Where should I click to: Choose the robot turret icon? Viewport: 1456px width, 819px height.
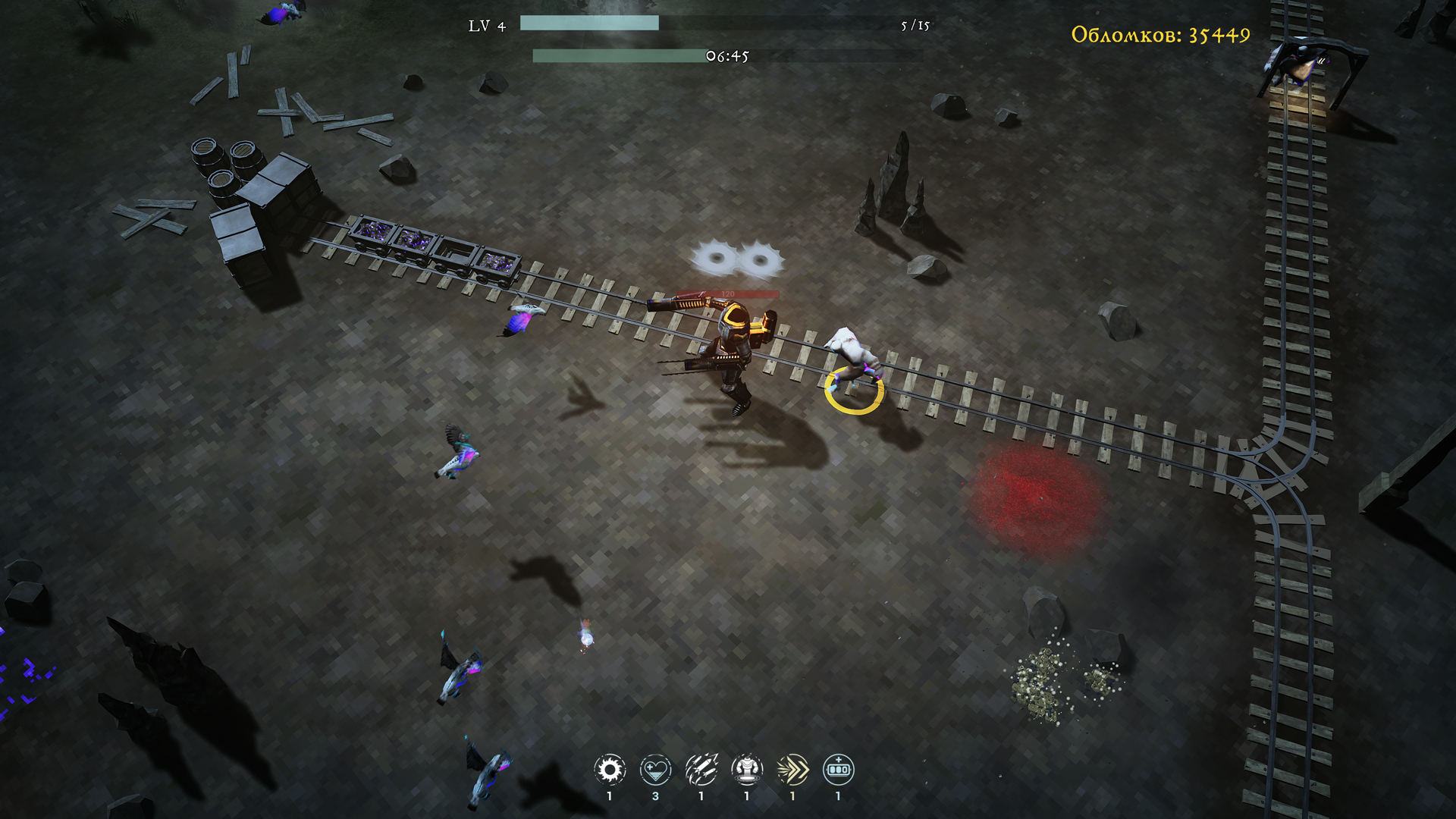(747, 770)
